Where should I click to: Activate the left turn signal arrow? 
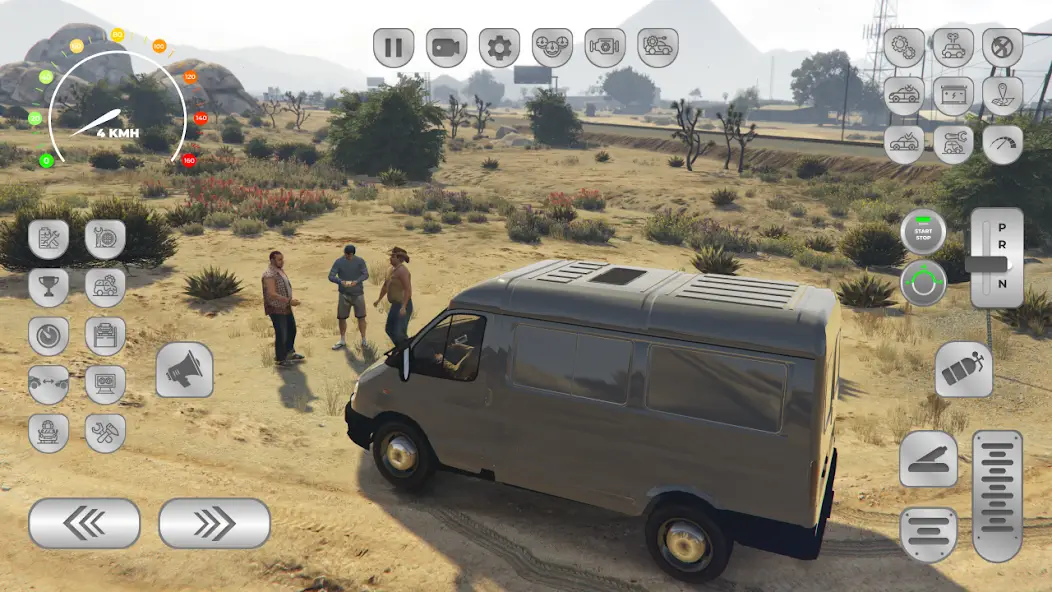(84, 523)
